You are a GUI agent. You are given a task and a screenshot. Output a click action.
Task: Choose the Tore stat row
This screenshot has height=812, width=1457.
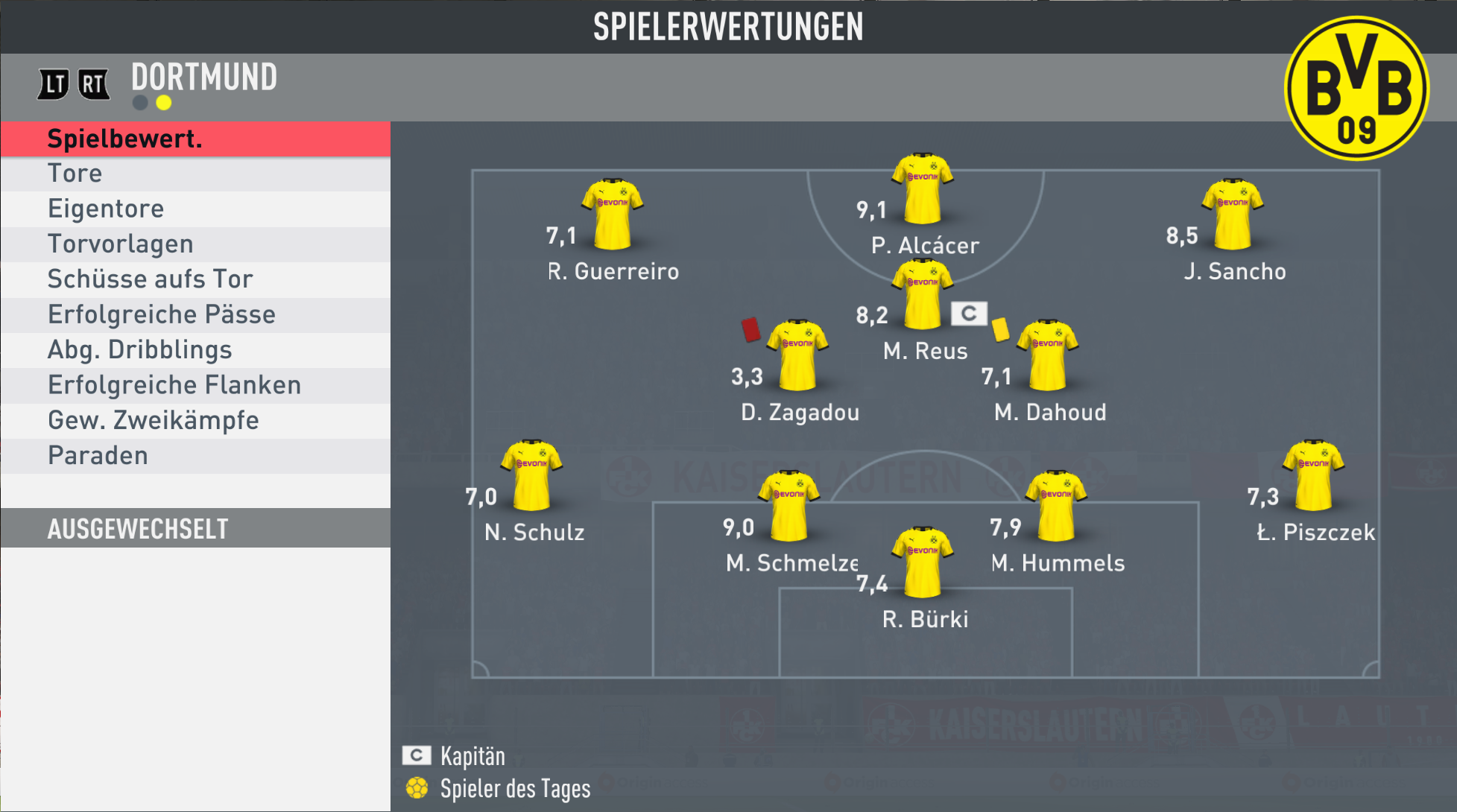[195, 174]
